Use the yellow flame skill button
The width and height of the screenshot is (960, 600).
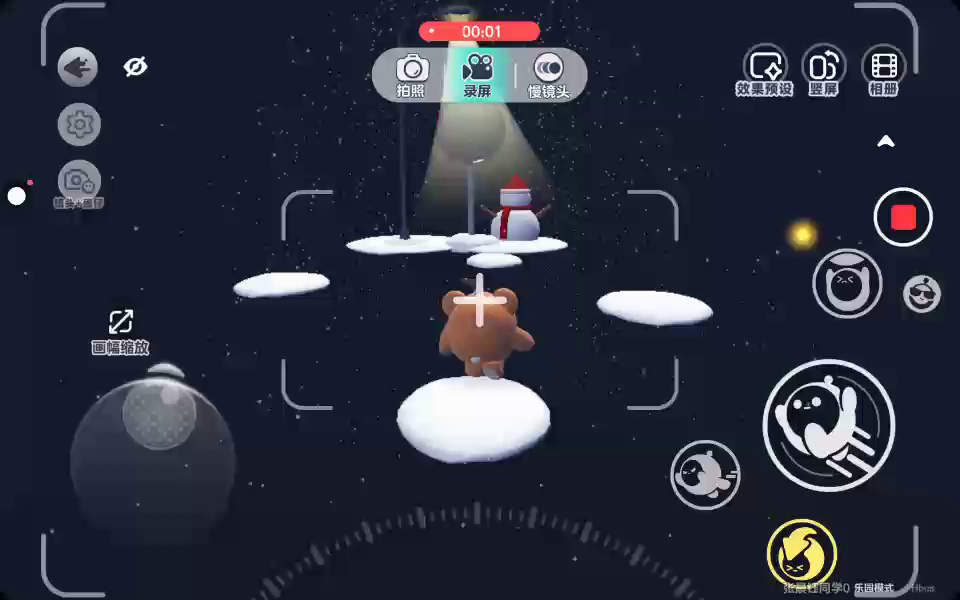tap(801, 551)
